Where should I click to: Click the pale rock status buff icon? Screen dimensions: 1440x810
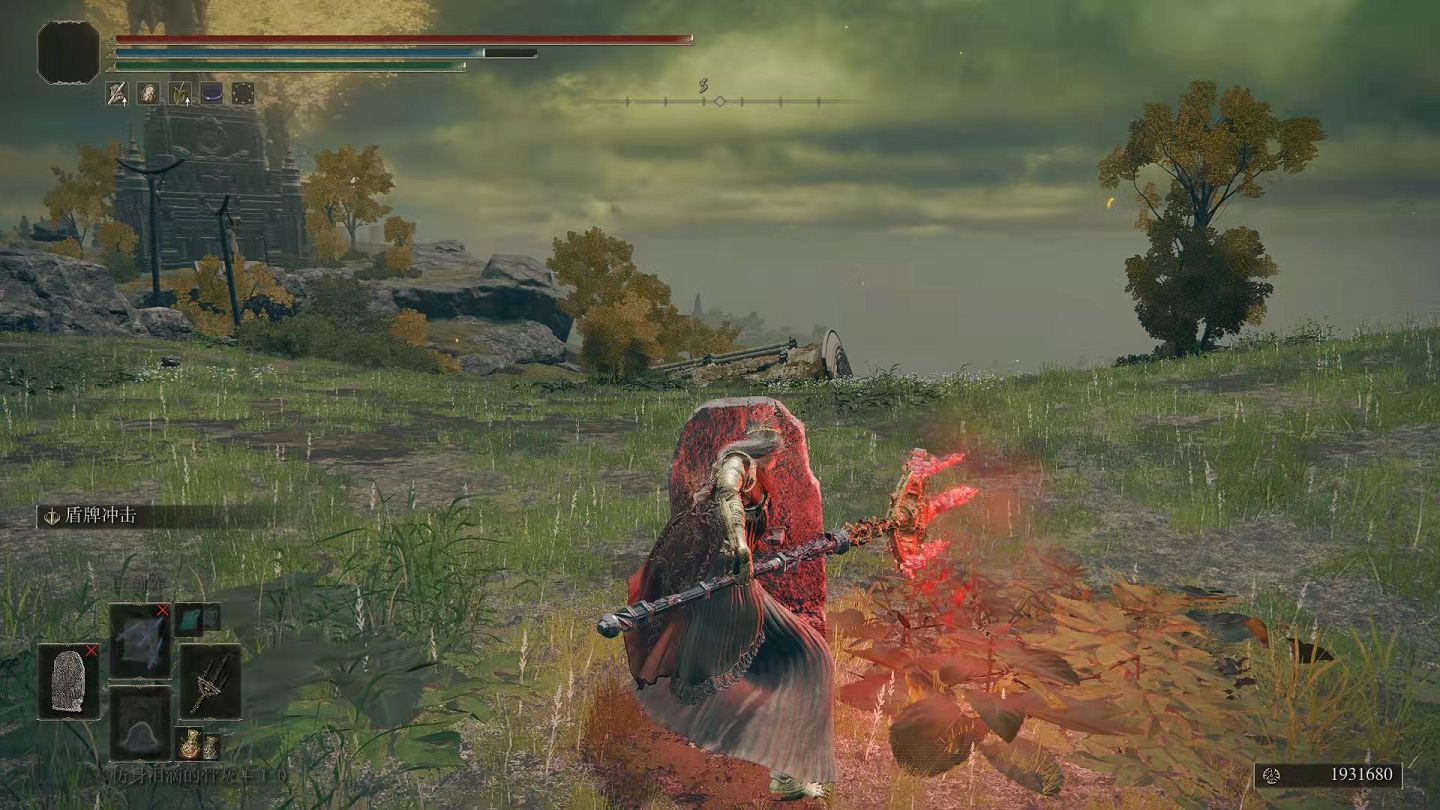tap(148, 94)
